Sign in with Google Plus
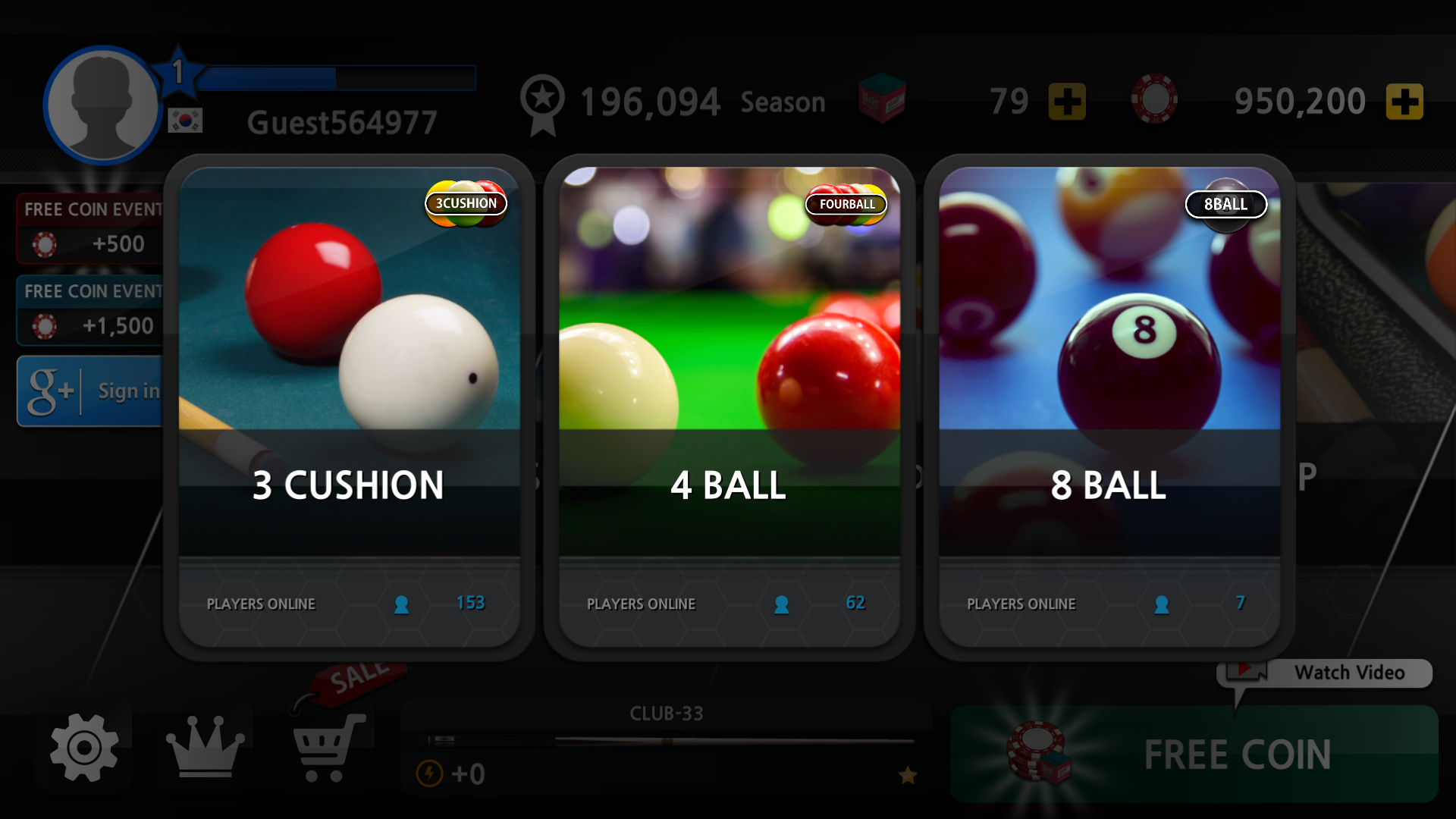Image resolution: width=1456 pixels, height=819 pixels. tap(91, 391)
